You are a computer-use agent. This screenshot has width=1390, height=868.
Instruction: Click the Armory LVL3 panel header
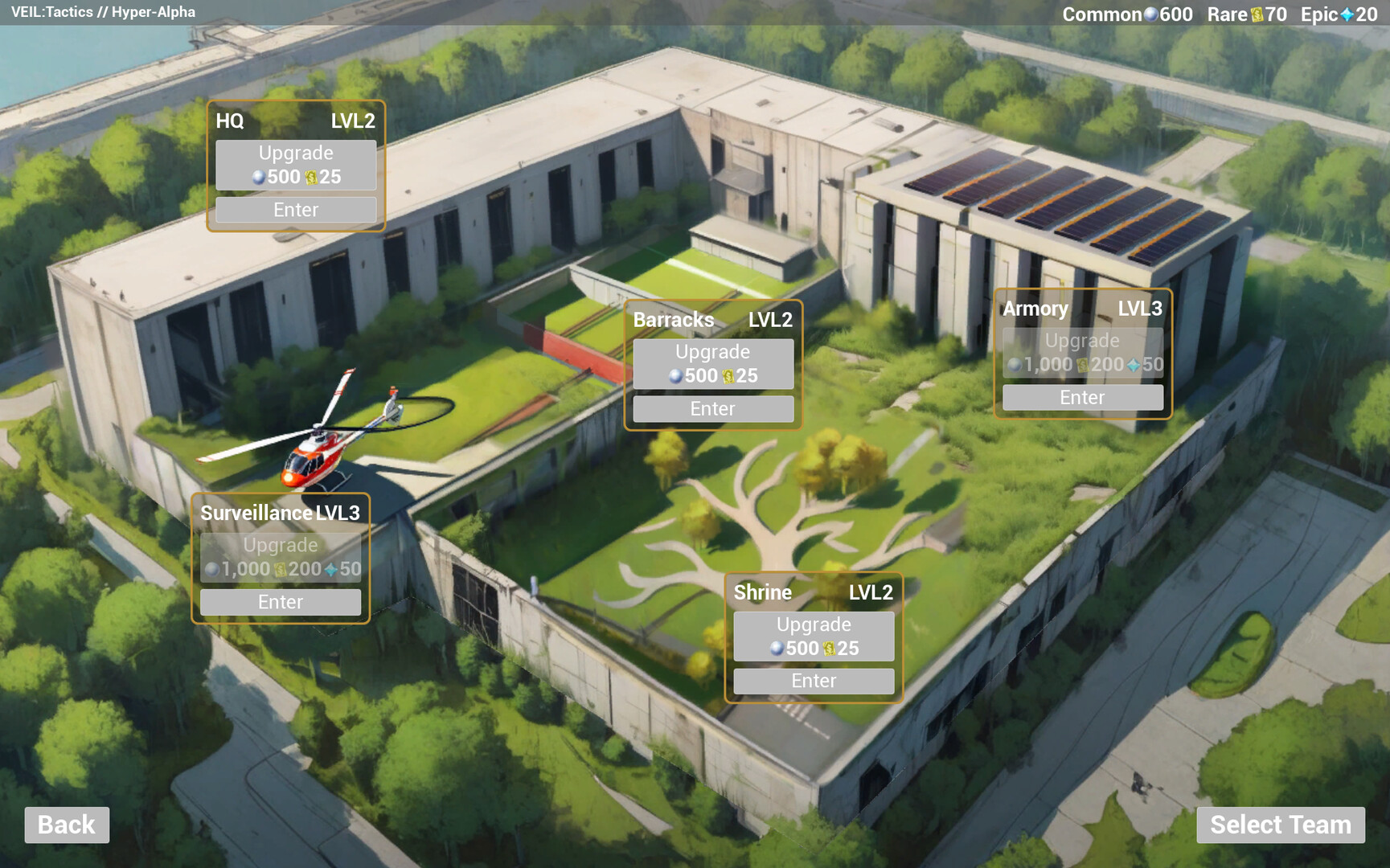pyautogui.click(x=1081, y=309)
